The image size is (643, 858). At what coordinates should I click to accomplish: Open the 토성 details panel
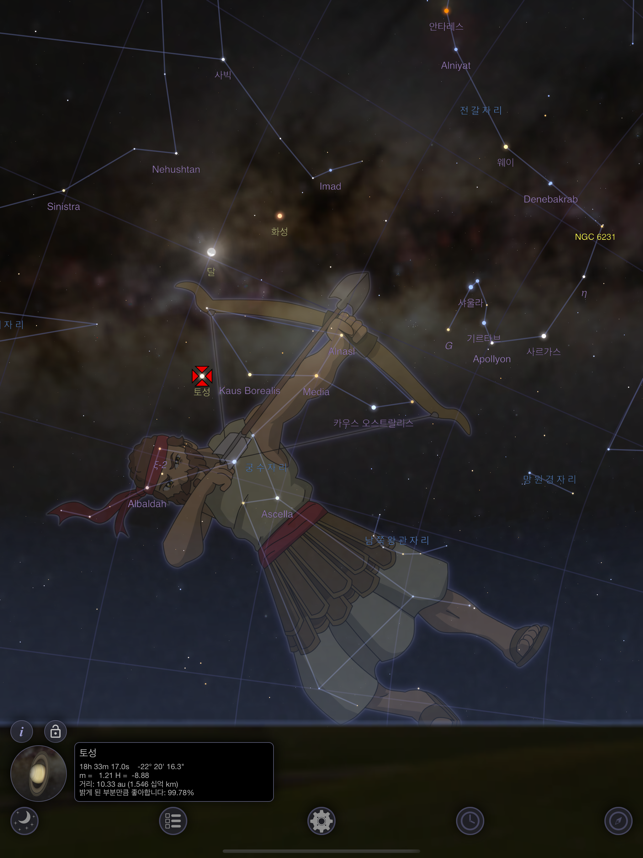[x=174, y=771]
